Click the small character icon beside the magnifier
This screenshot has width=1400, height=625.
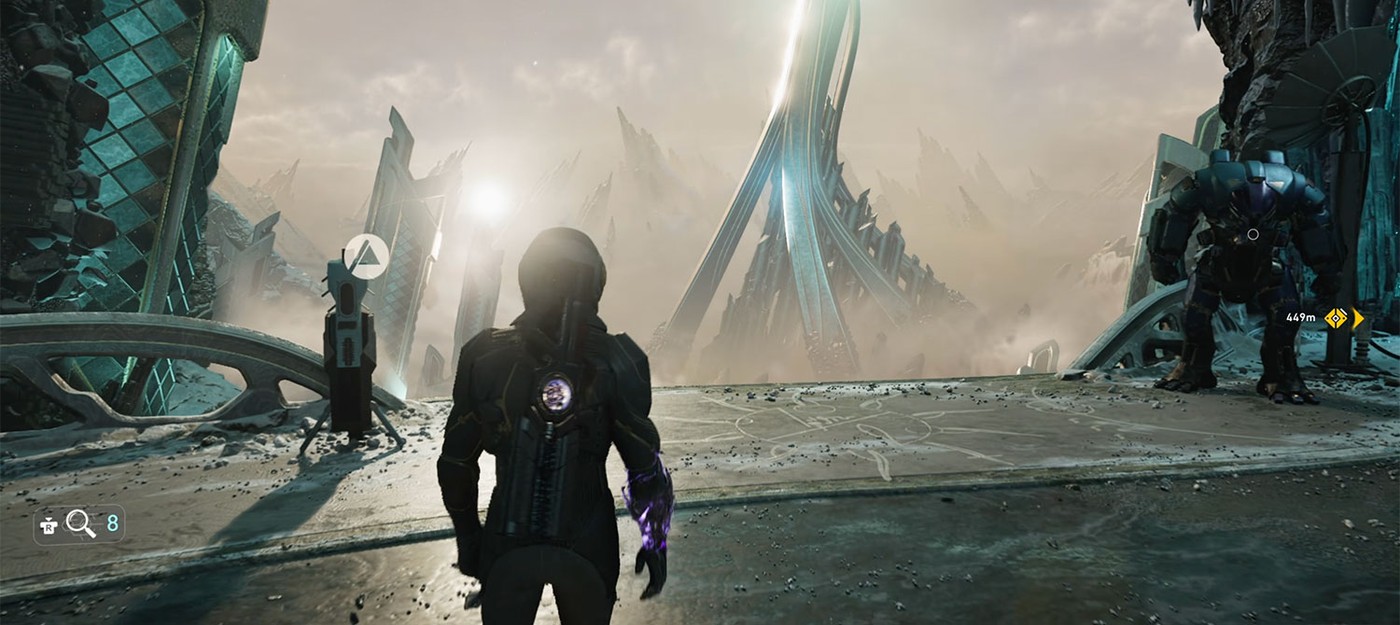(x=48, y=522)
